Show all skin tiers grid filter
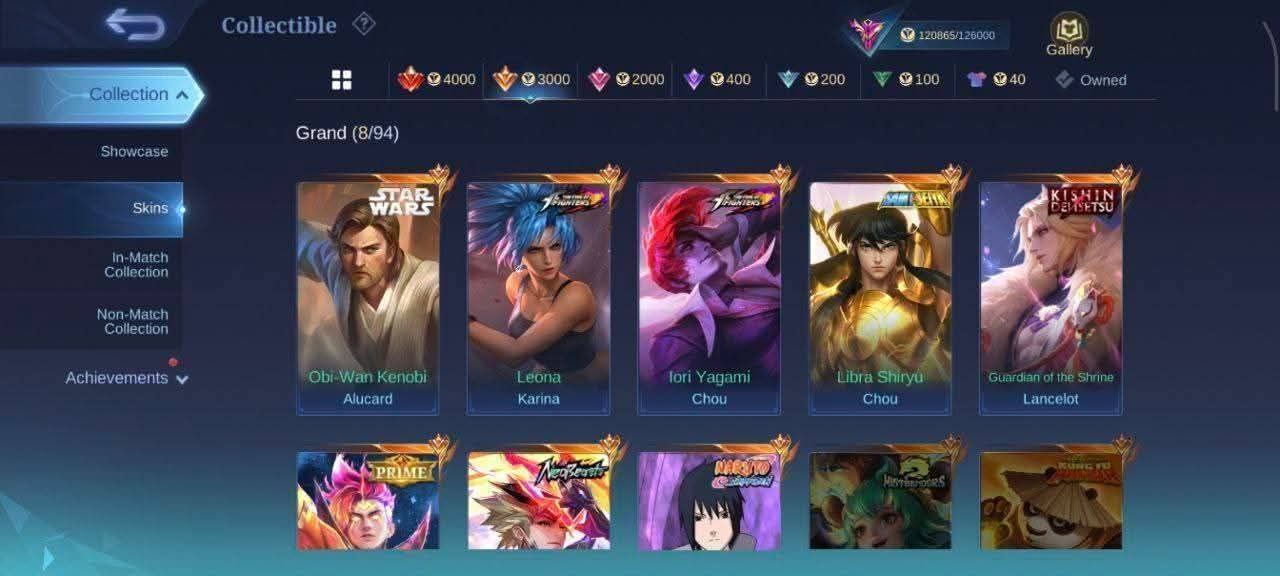The height and width of the screenshot is (576, 1280). coord(342,80)
